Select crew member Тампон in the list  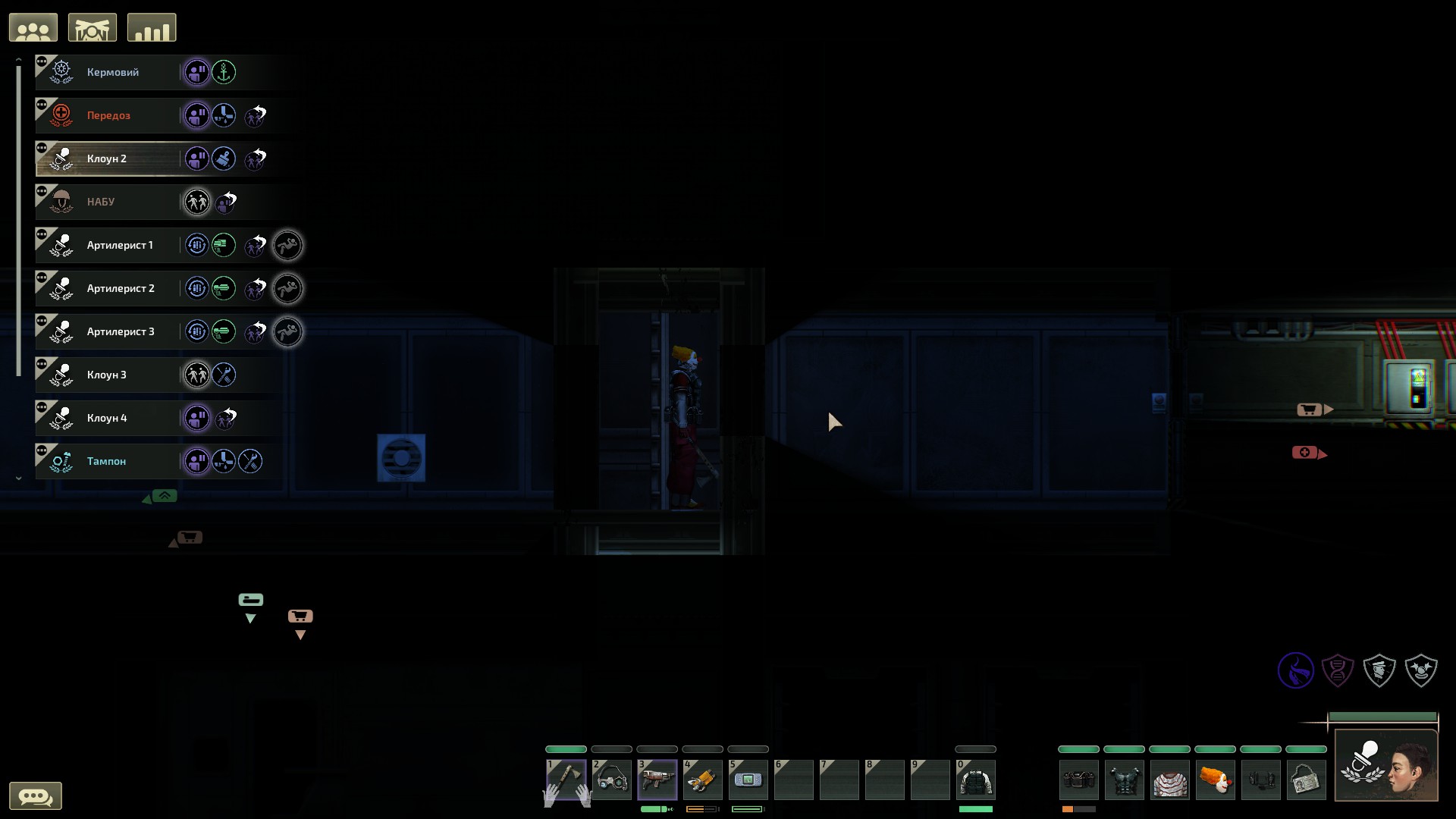pyautogui.click(x=107, y=460)
